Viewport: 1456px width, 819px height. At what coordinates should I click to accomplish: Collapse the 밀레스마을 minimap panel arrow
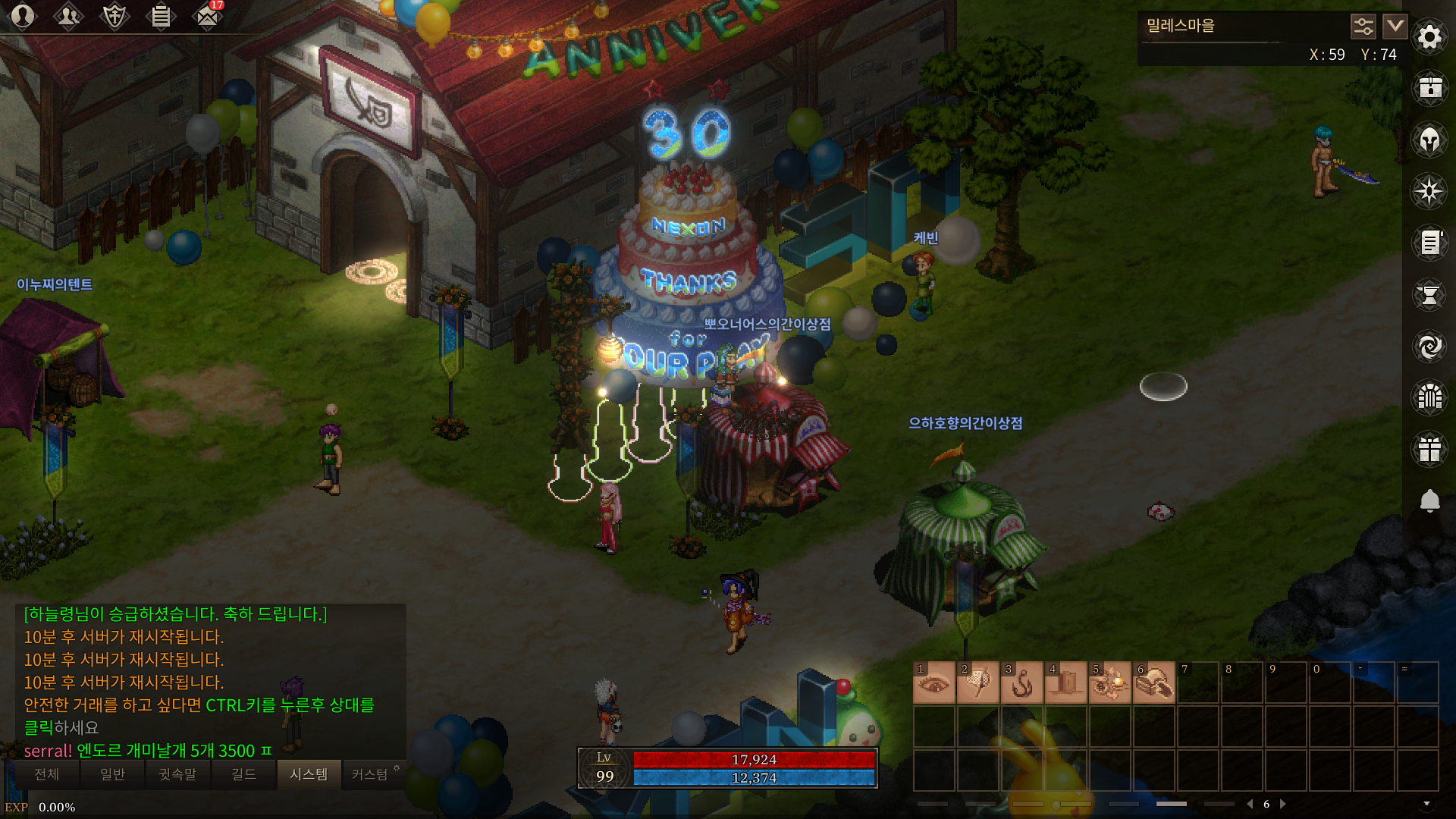click(x=1395, y=27)
